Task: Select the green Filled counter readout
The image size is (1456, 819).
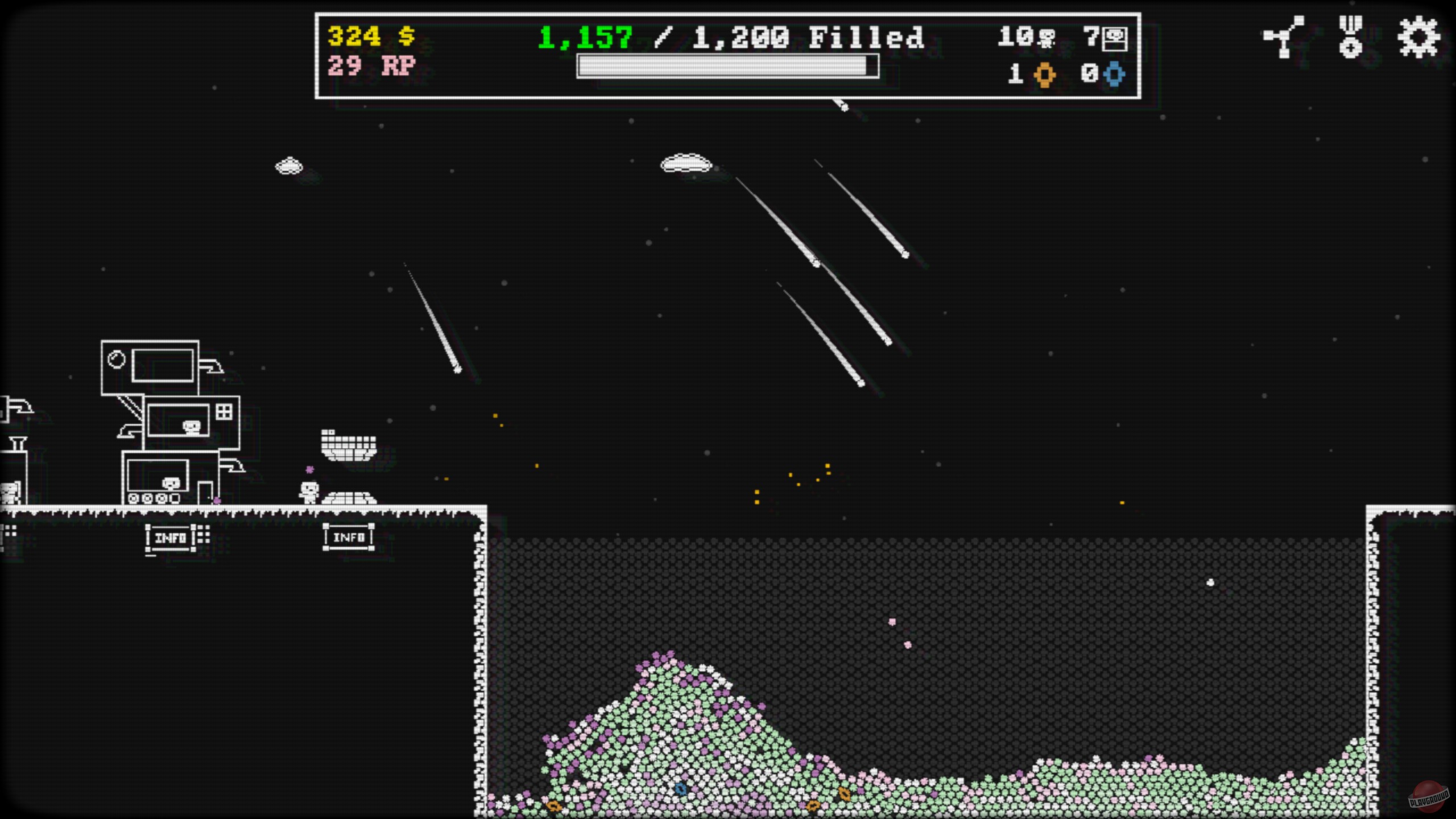Action: click(583, 38)
